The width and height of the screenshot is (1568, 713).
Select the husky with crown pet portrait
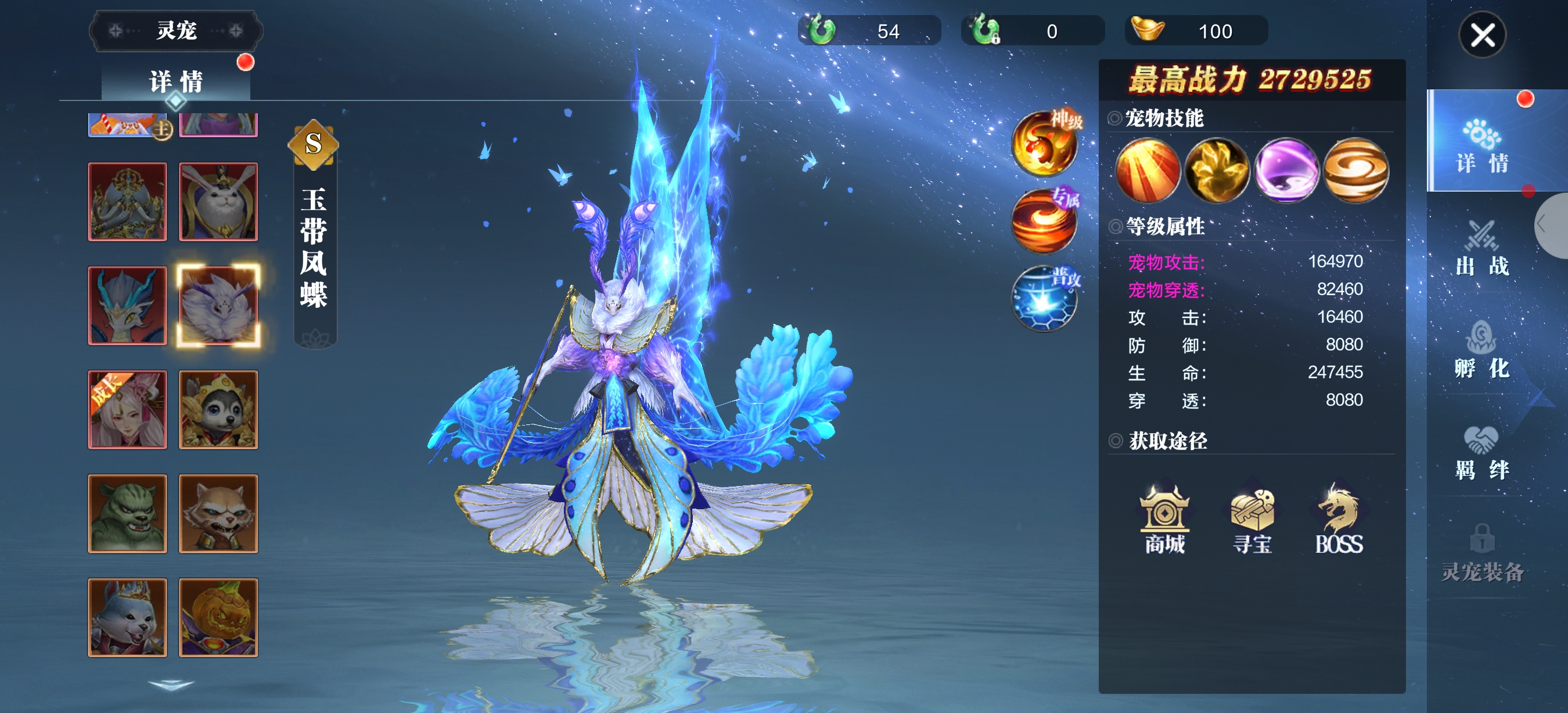pos(218,409)
